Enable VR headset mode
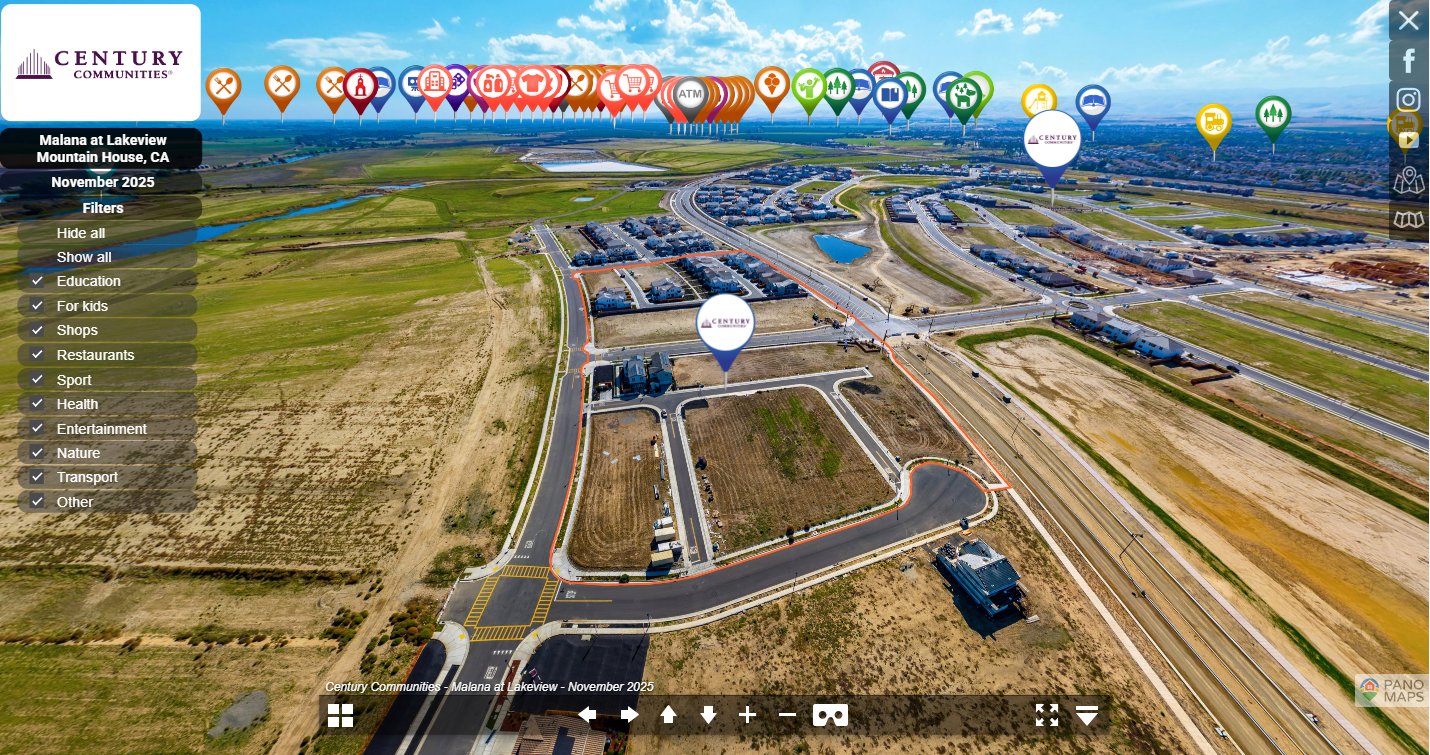The width and height of the screenshot is (1430, 755). pos(830,715)
